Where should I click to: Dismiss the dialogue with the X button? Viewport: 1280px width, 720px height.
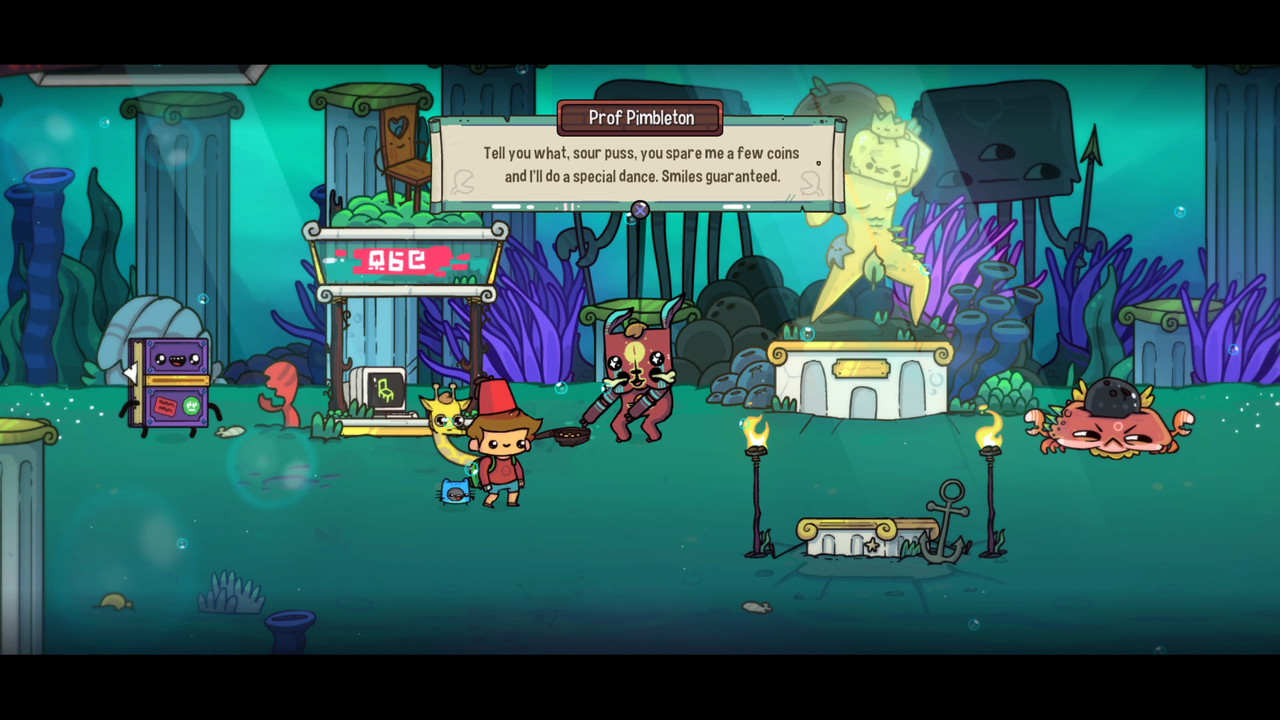coord(638,211)
